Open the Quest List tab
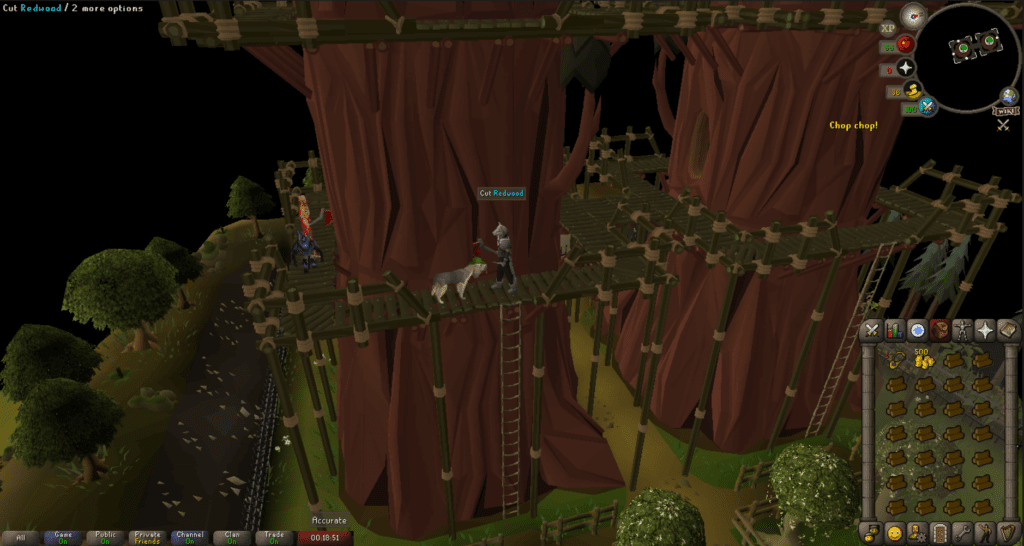 (x=917, y=330)
